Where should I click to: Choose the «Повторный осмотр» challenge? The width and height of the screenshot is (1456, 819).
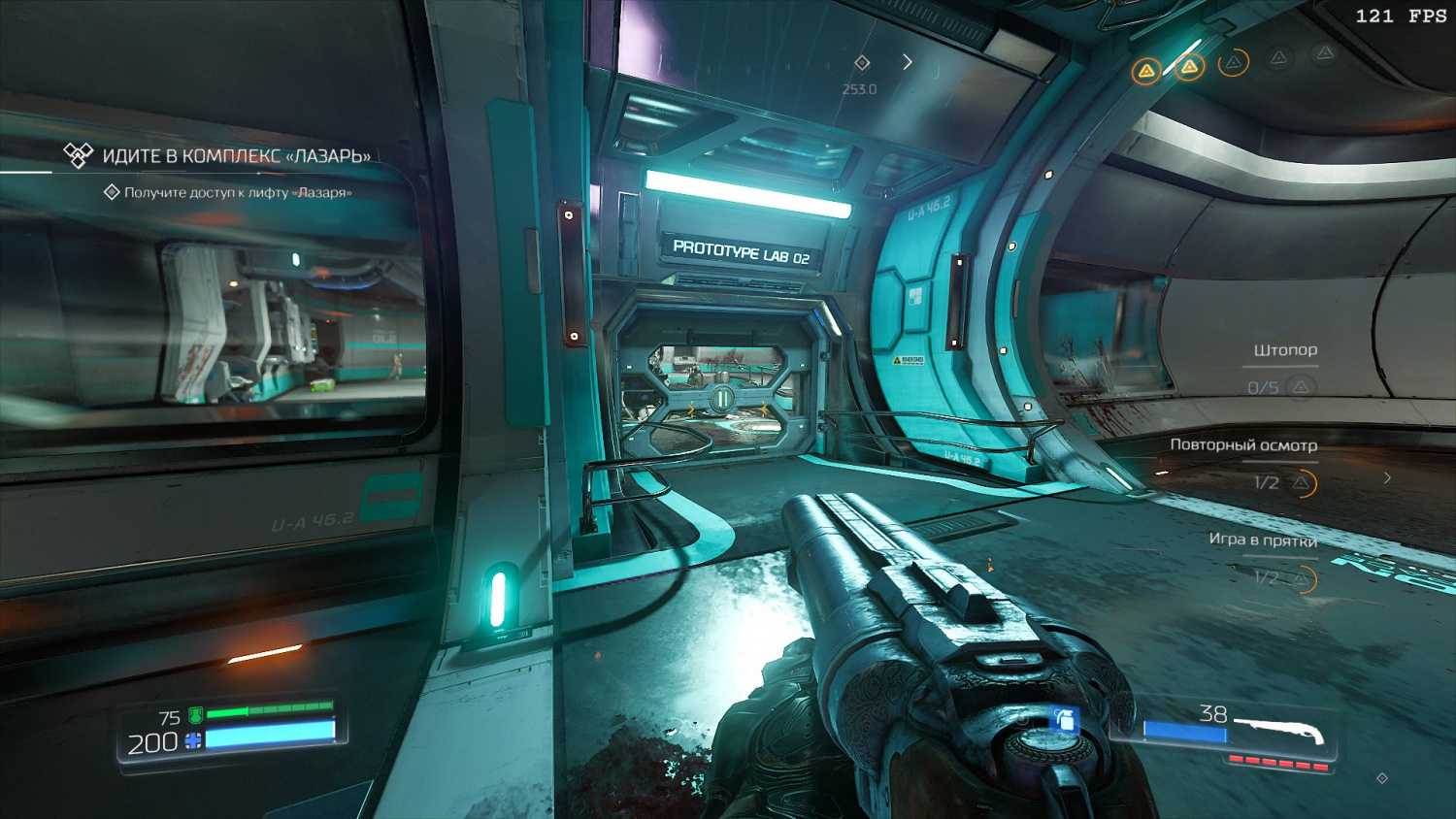pyautogui.click(x=1242, y=445)
